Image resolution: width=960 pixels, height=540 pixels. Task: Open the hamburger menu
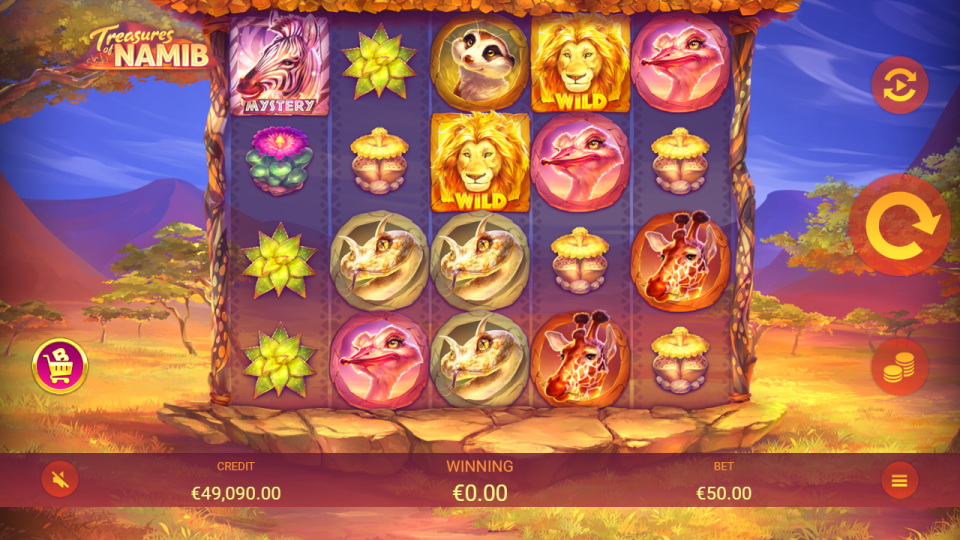(899, 481)
